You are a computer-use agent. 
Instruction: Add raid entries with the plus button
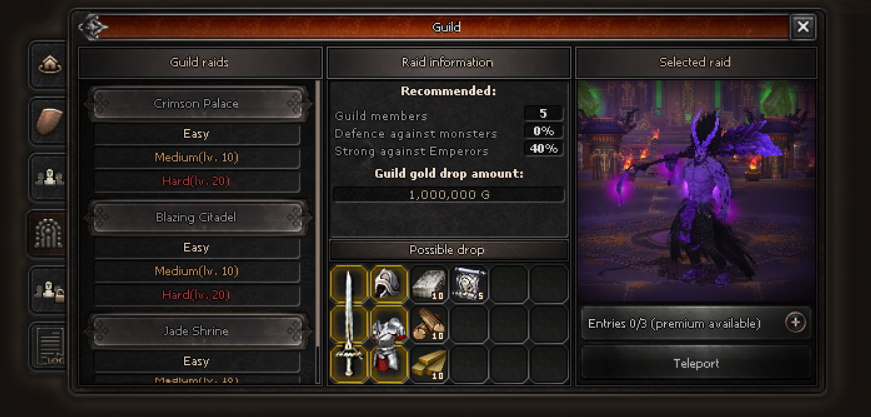point(795,323)
